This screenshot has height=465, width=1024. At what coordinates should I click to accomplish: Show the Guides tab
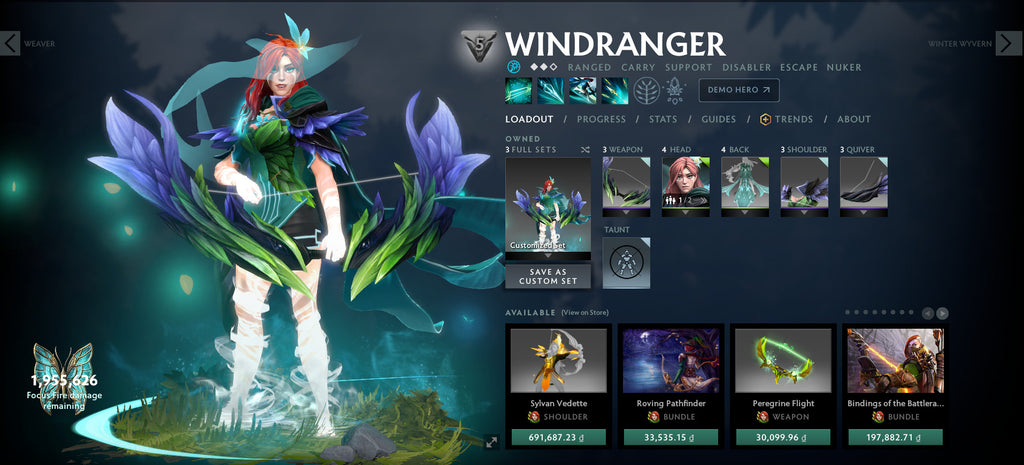point(718,119)
